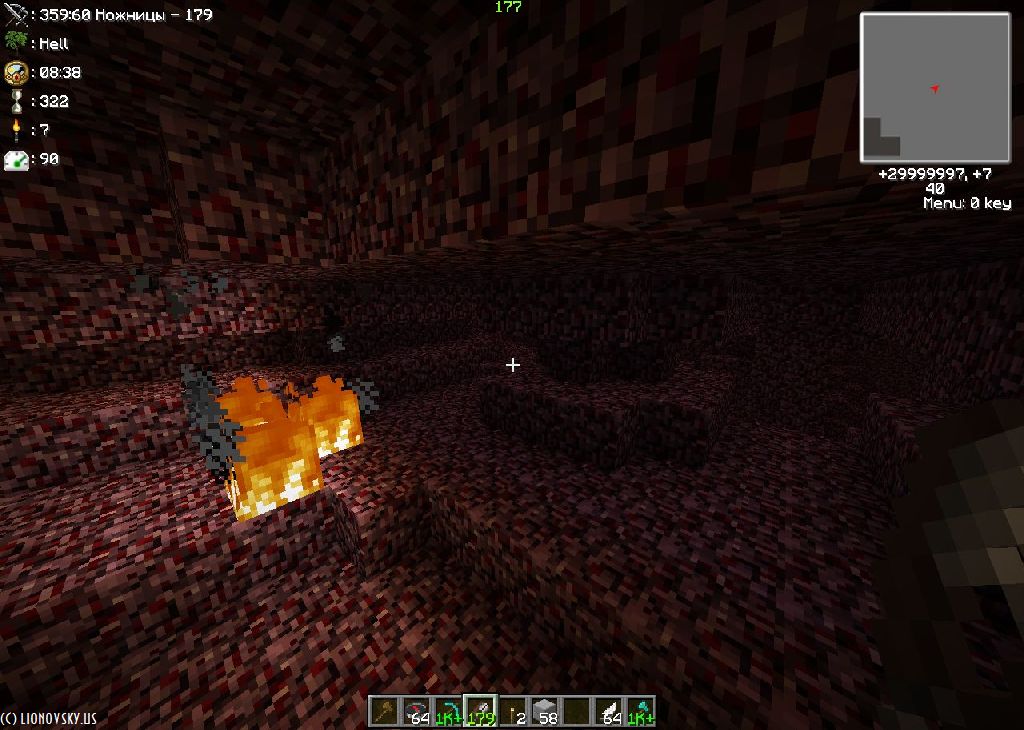Click the minimap with the red arrow

pos(935,88)
